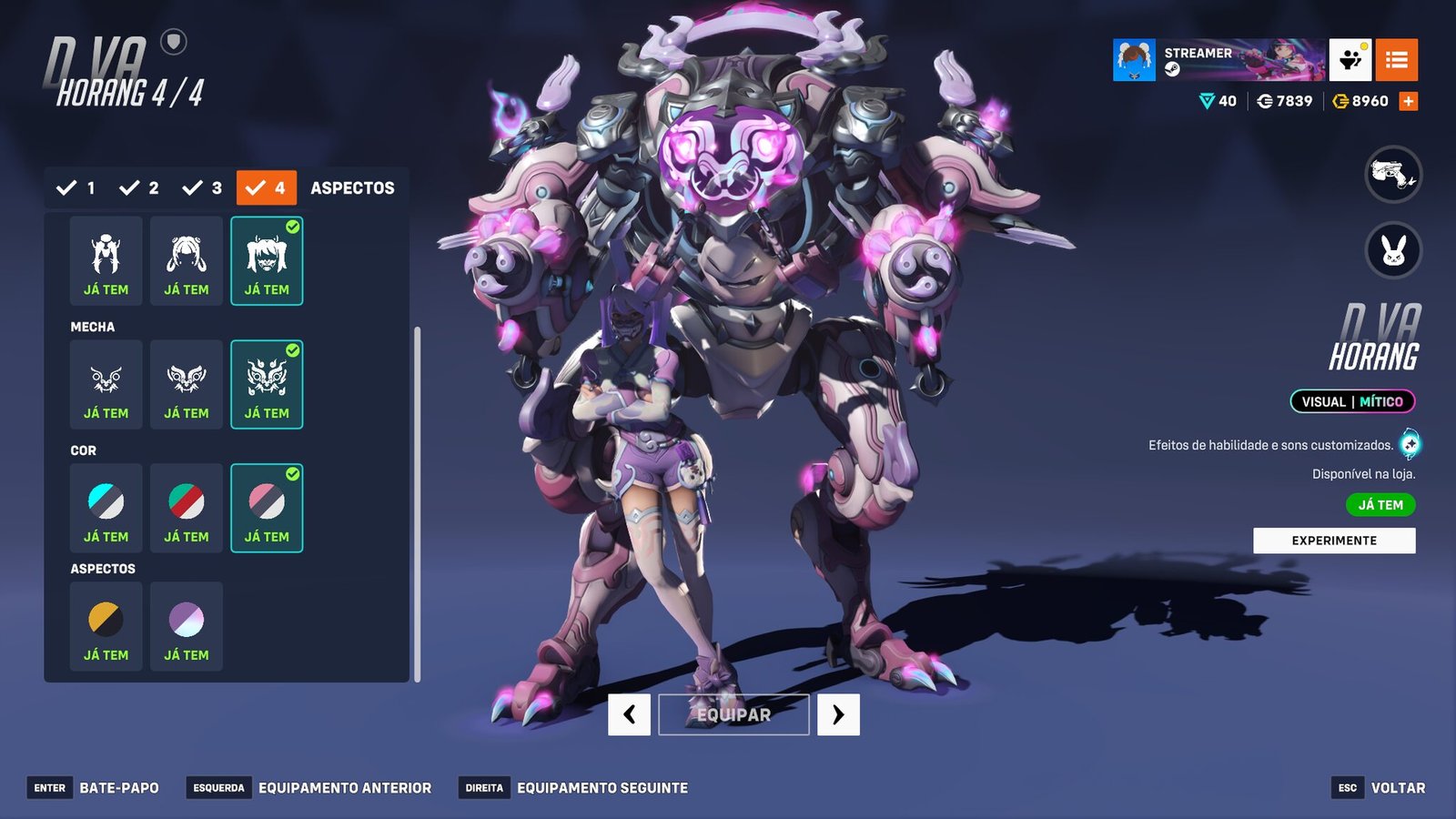The width and height of the screenshot is (1456, 819).
Task: Switch to loadout tab 2
Action: coord(139,188)
